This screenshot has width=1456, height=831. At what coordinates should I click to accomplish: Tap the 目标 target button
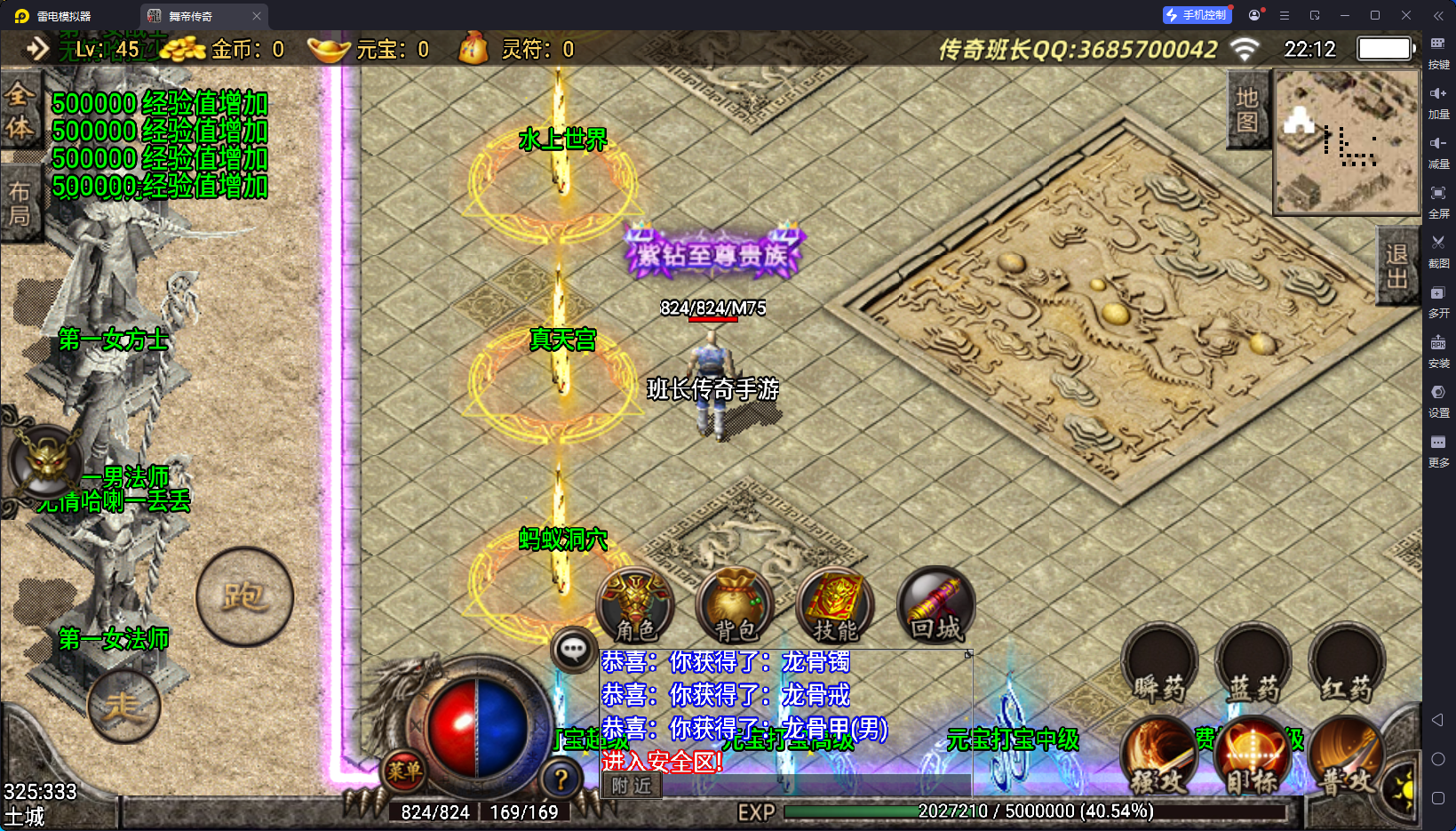point(1252,758)
